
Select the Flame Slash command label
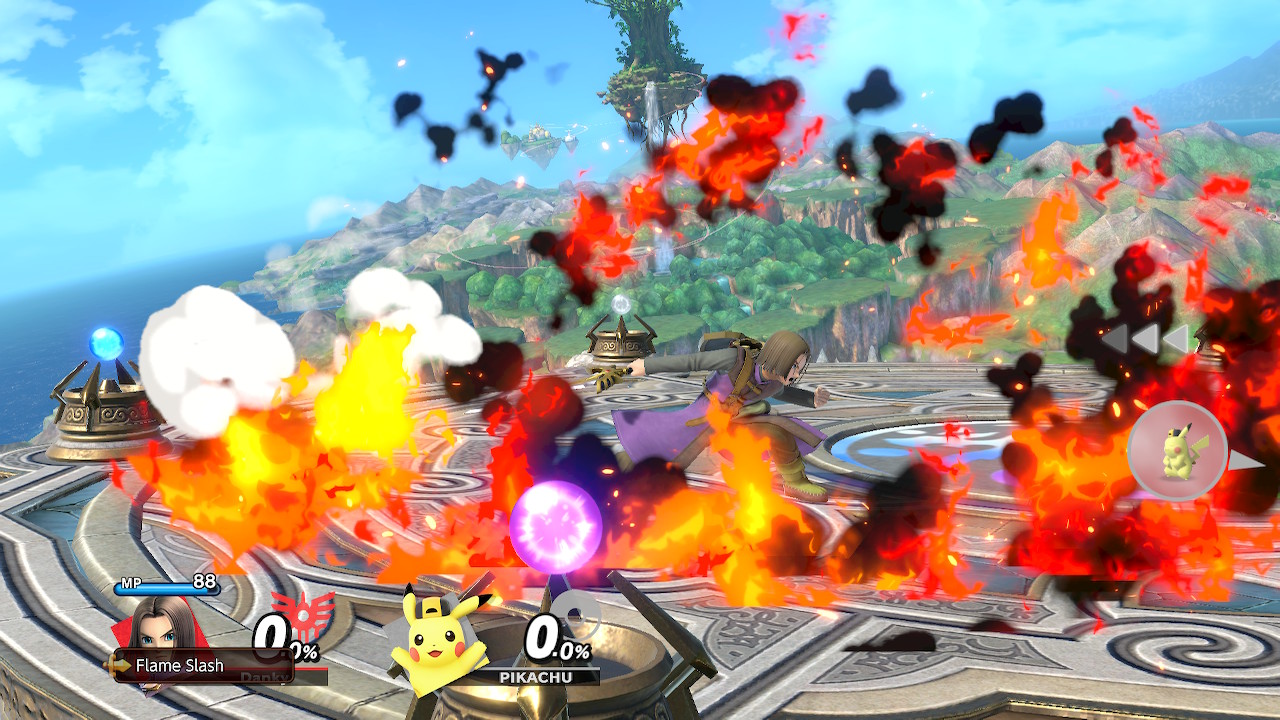[x=180, y=665]
